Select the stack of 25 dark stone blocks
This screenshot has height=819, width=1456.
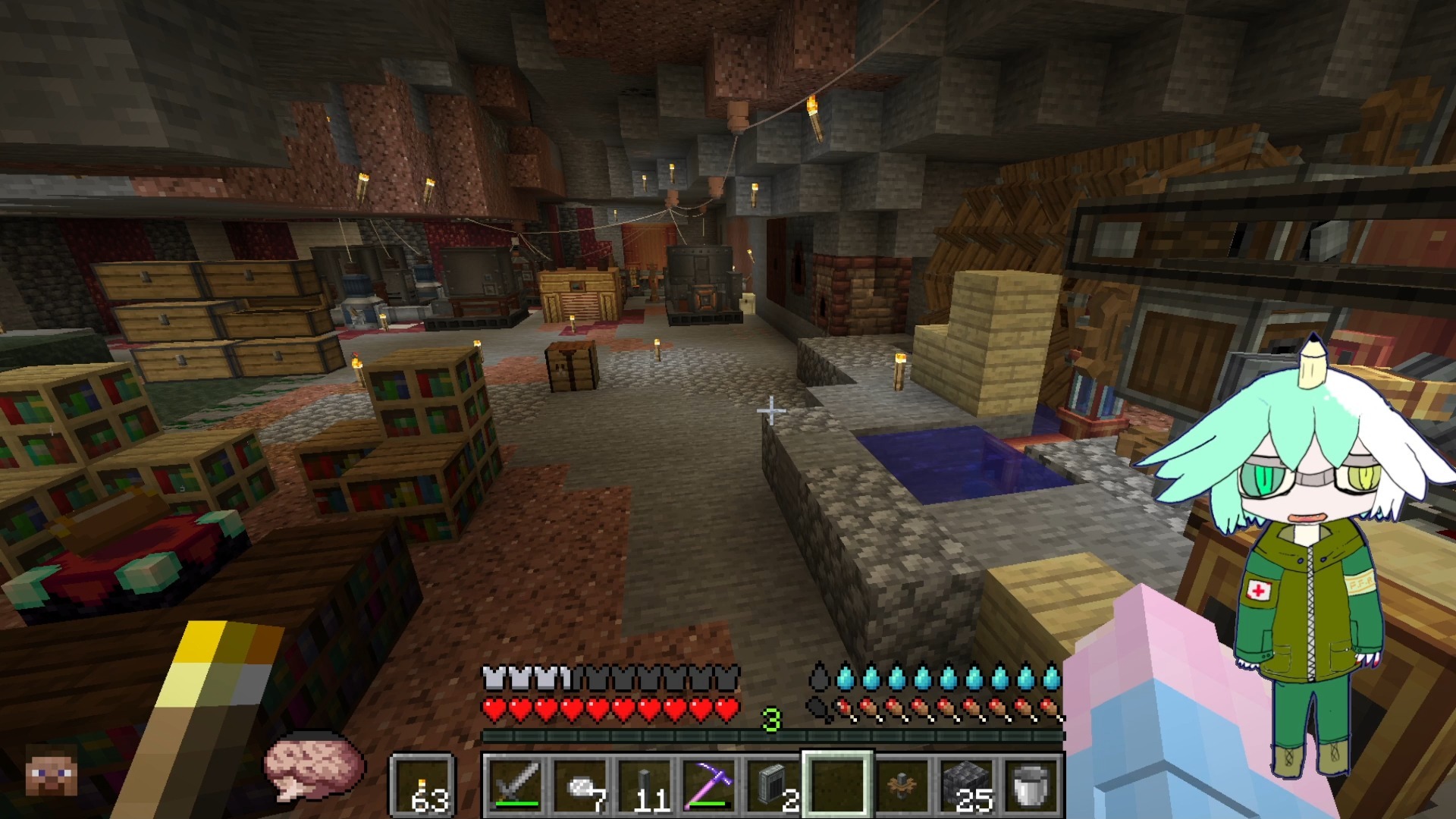(x=965, y=784)
